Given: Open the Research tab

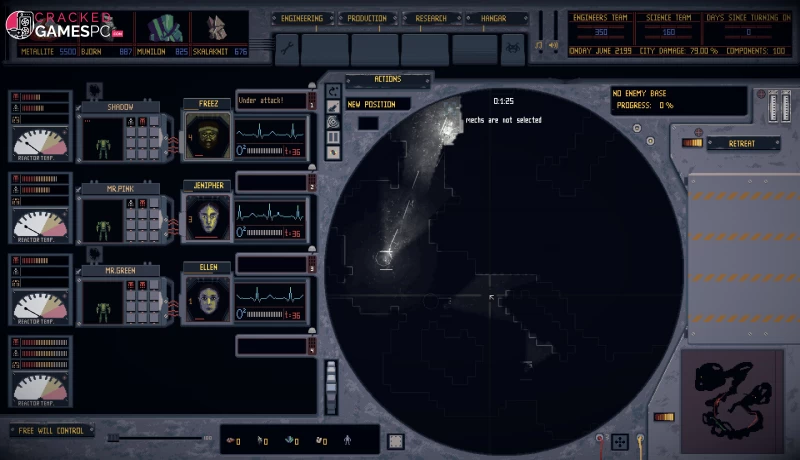Looking at the screenshot, I should [432, 18].
